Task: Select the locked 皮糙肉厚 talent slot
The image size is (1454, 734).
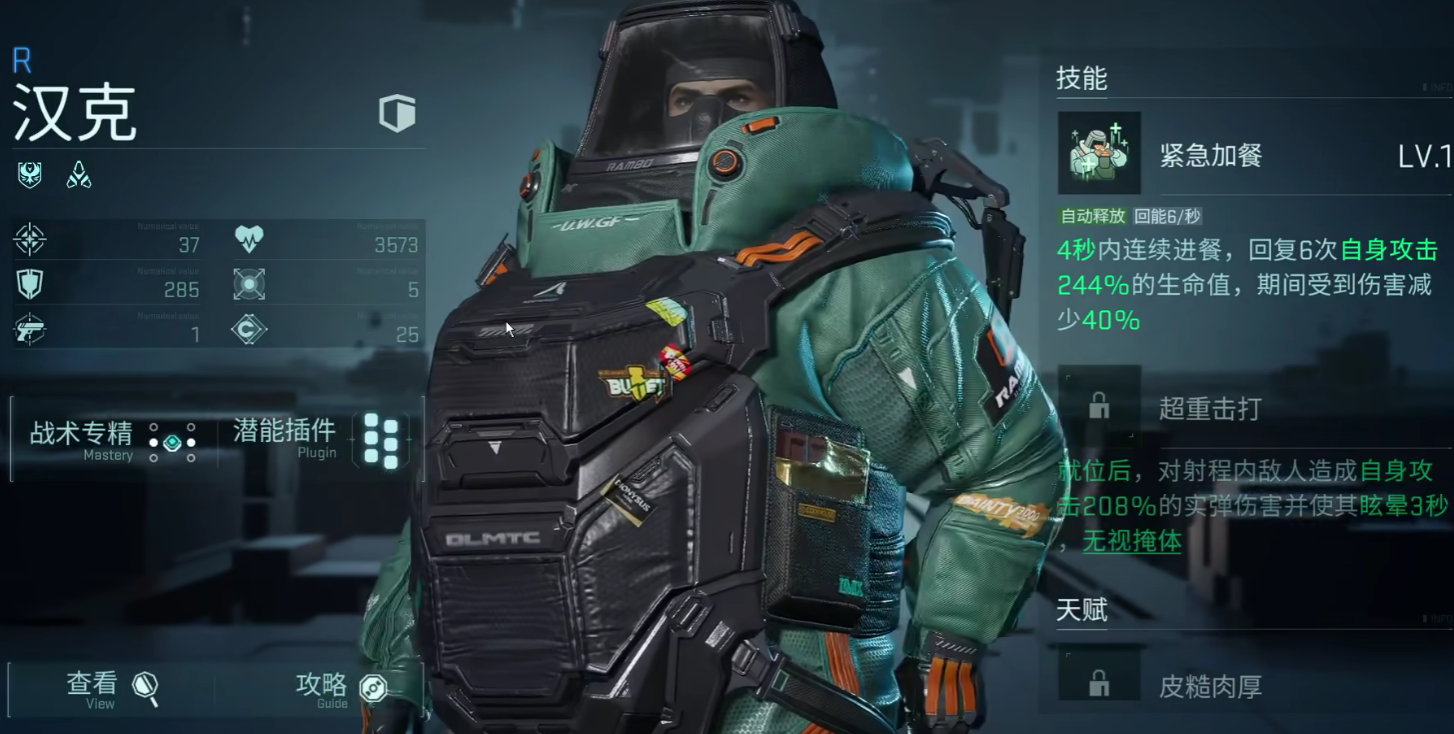Action: [x=1099, y=684]
